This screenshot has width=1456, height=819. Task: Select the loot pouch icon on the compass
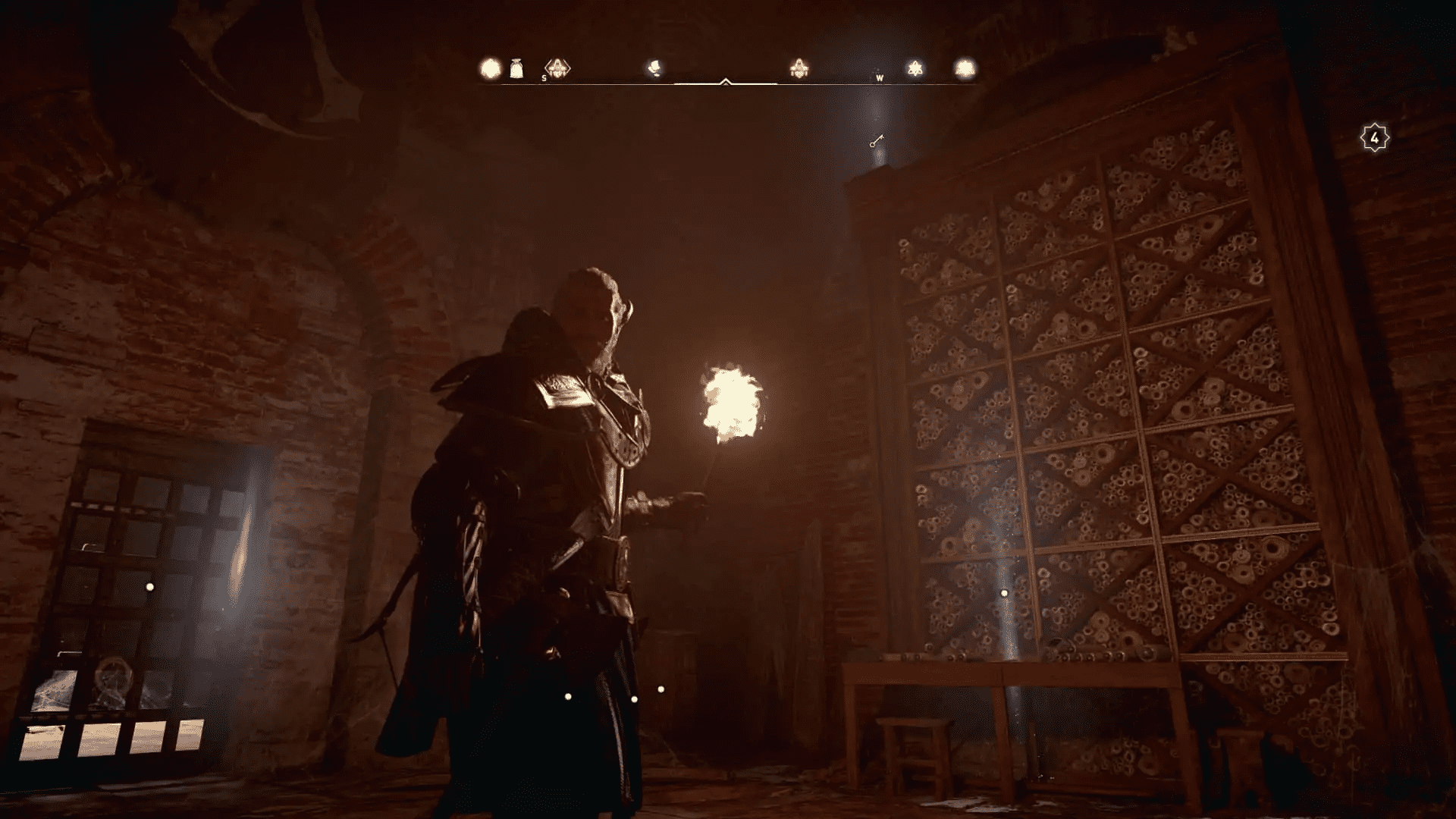tap(516, 67)
